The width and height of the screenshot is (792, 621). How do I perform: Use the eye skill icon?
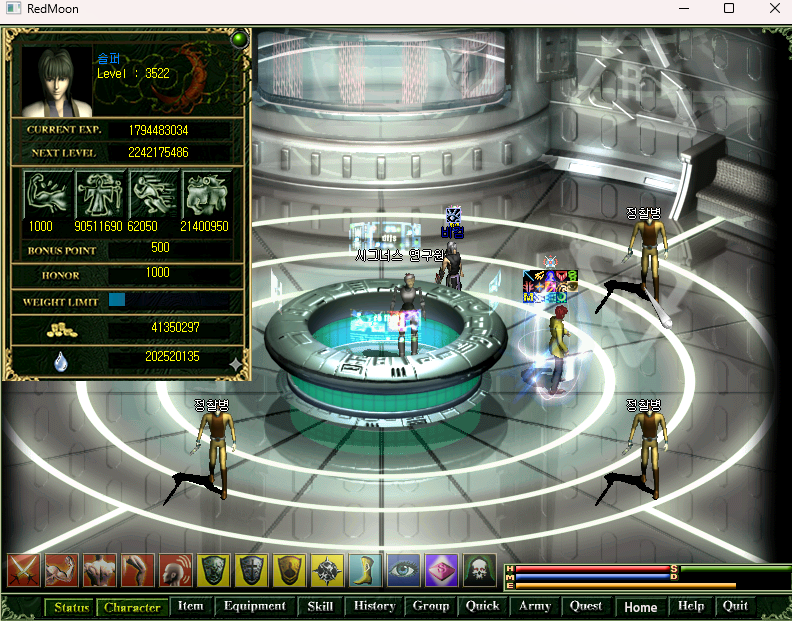pos(403,570)
